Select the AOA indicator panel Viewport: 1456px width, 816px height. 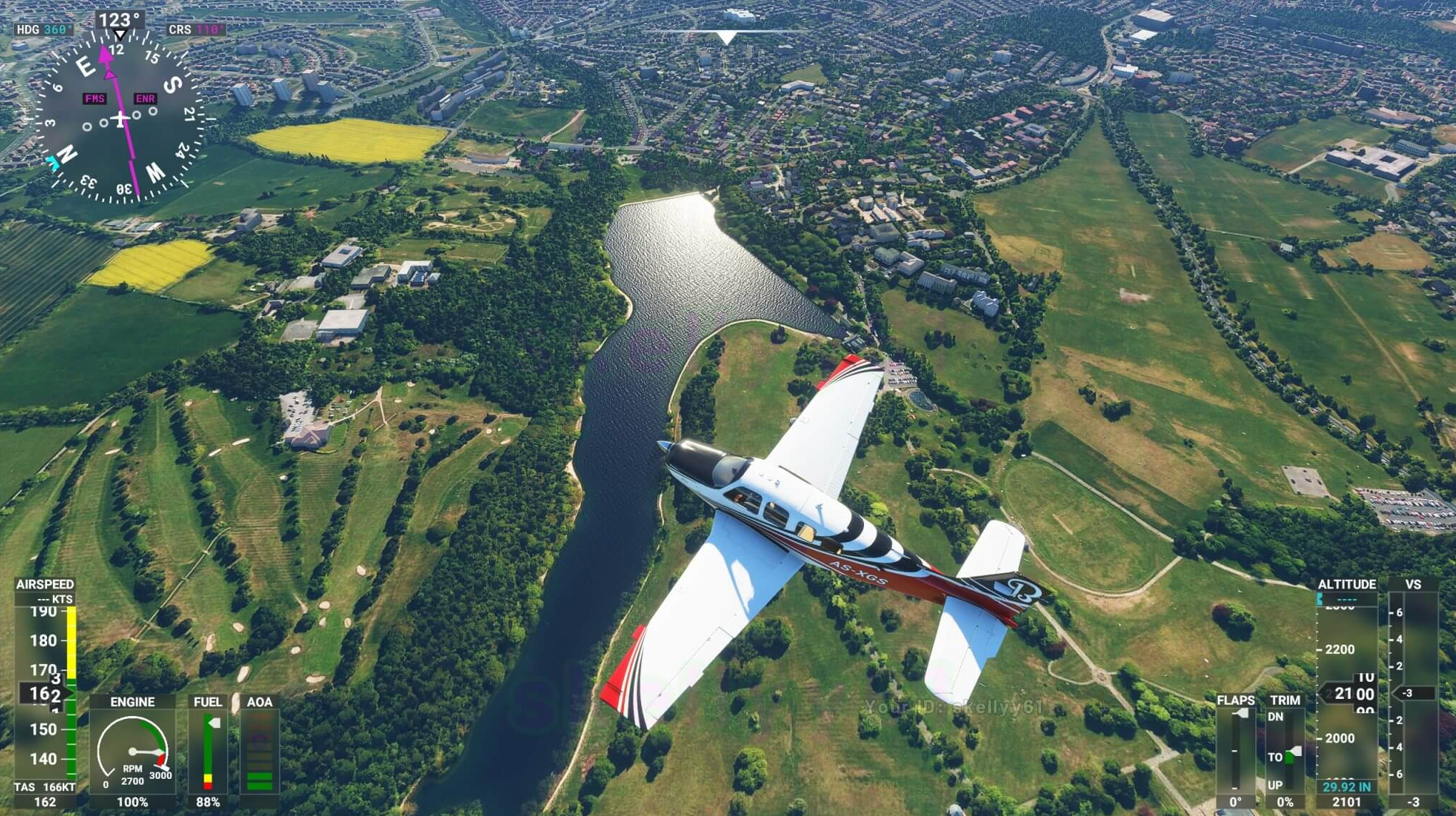pos(259,752)
